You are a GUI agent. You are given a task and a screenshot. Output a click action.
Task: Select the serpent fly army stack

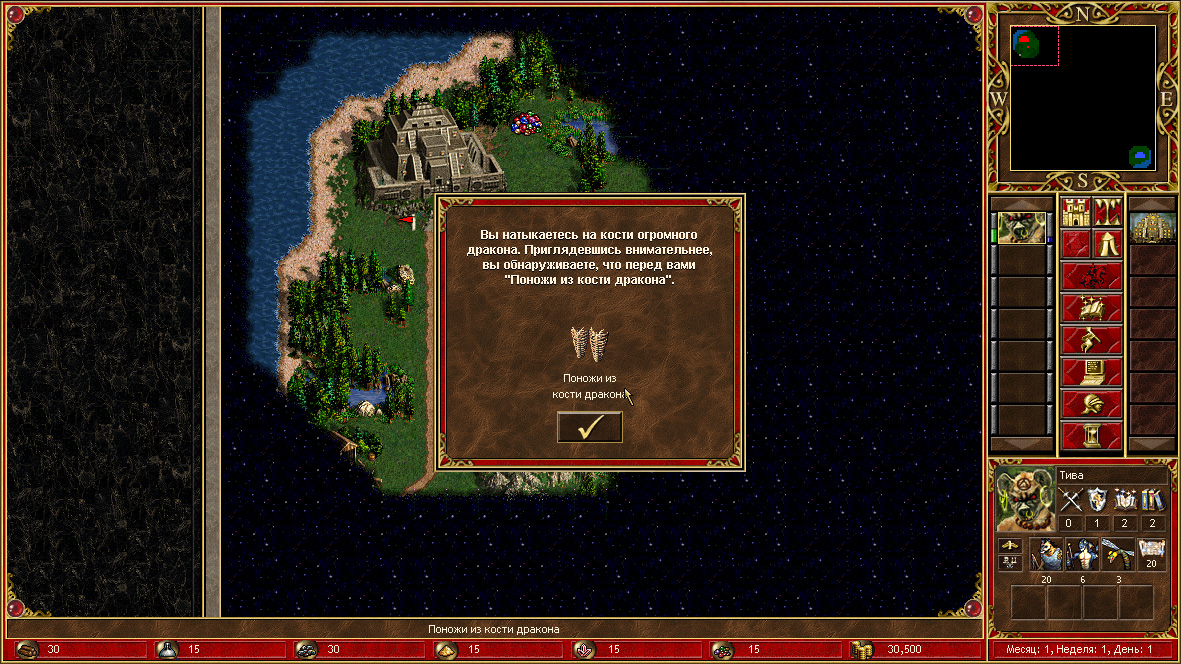coord(1116,553)
